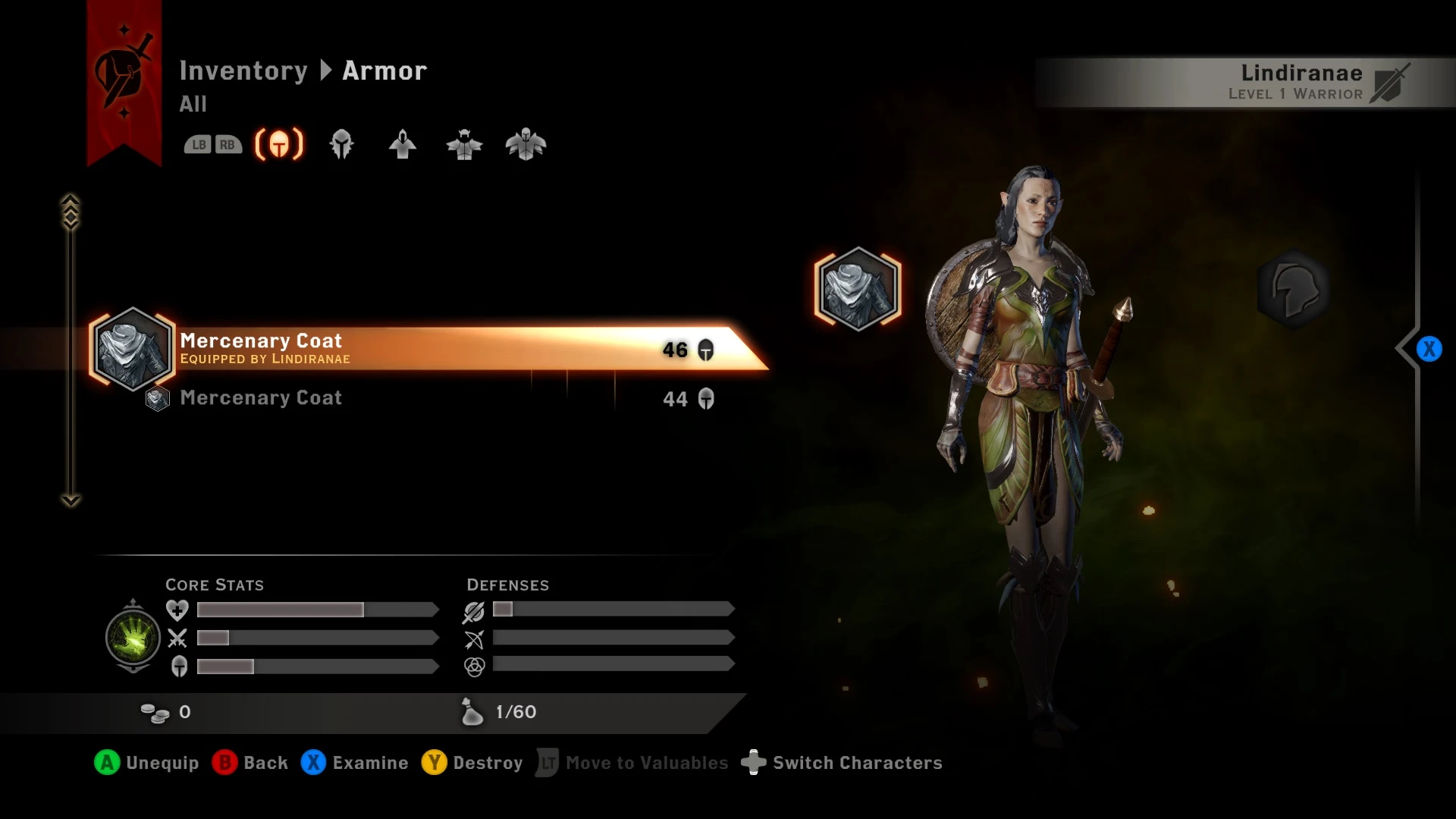Open the equipped chest armor slot
The width and height of the screenshot is (1456, 819).
click(x=857, y=290)
